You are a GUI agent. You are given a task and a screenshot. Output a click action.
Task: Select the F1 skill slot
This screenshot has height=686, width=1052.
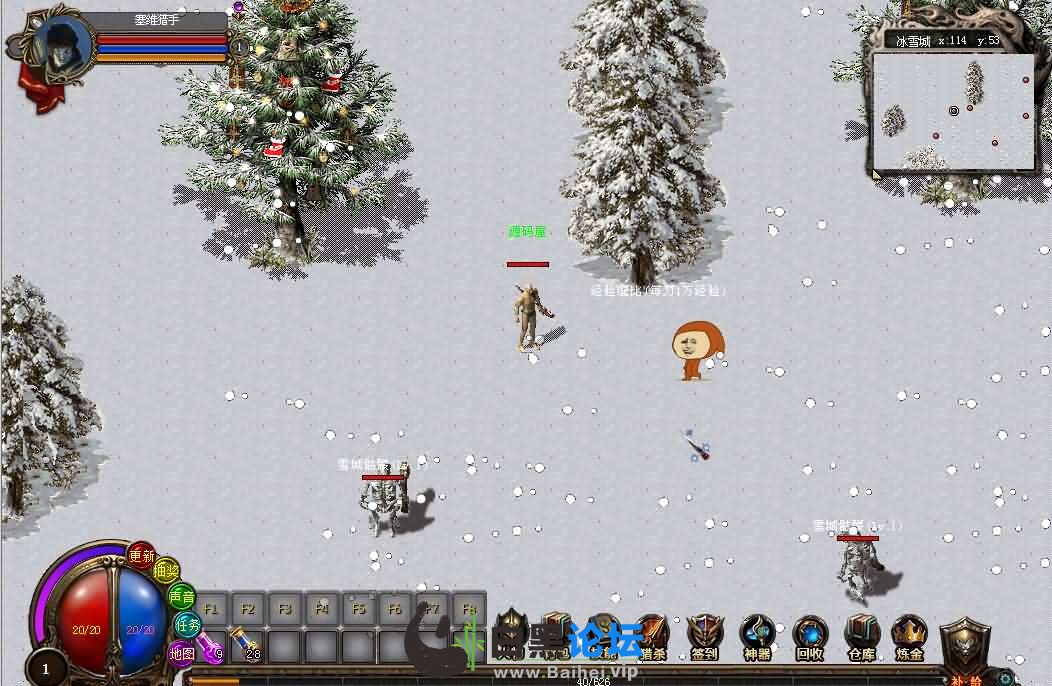pos(211,608)
